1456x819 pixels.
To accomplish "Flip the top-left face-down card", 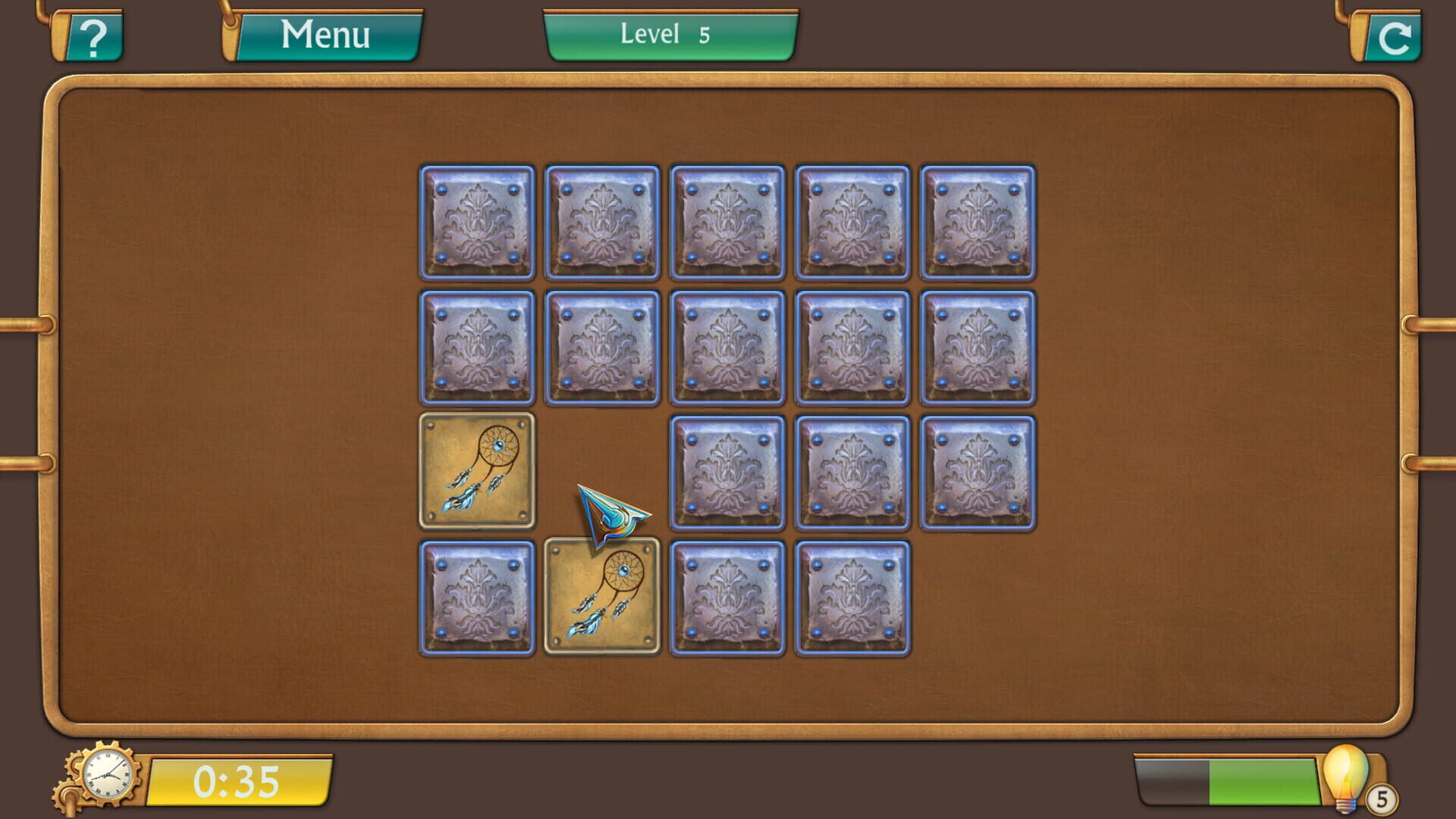I will pyautogui.click(x=476, y=222).
